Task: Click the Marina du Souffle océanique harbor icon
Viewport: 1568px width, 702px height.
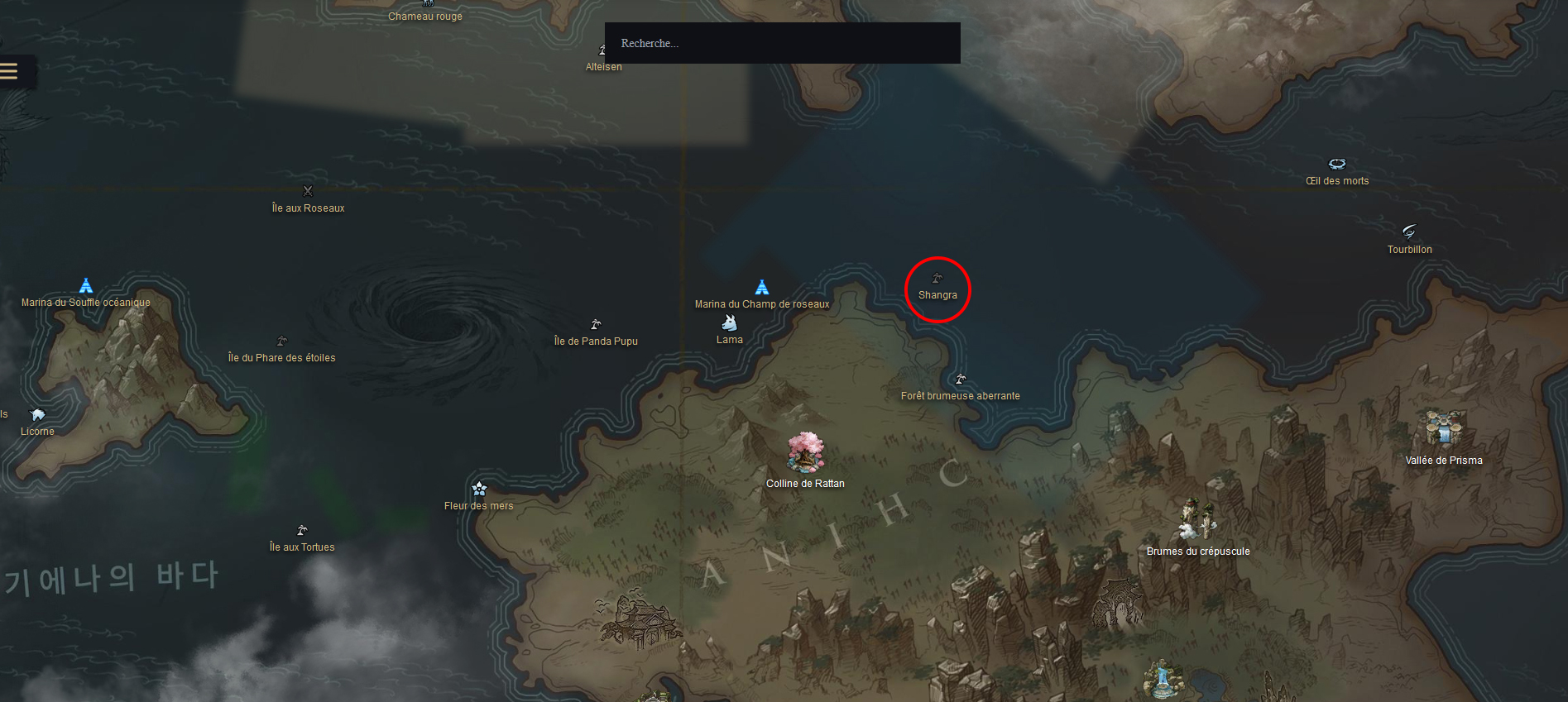Action: click(x=85, y=285)
